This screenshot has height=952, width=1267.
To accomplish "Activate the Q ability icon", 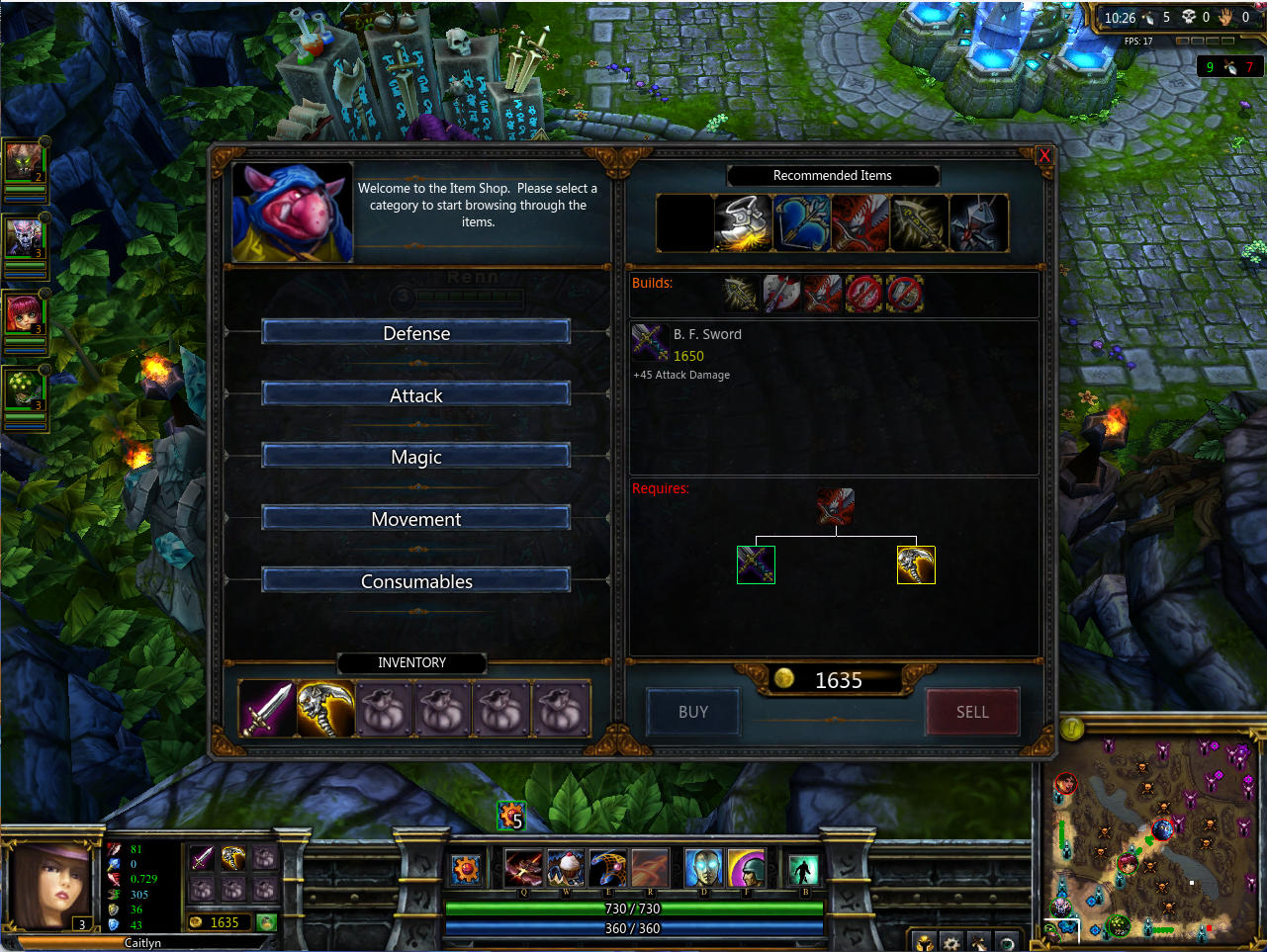I will (x=523, y=869).
